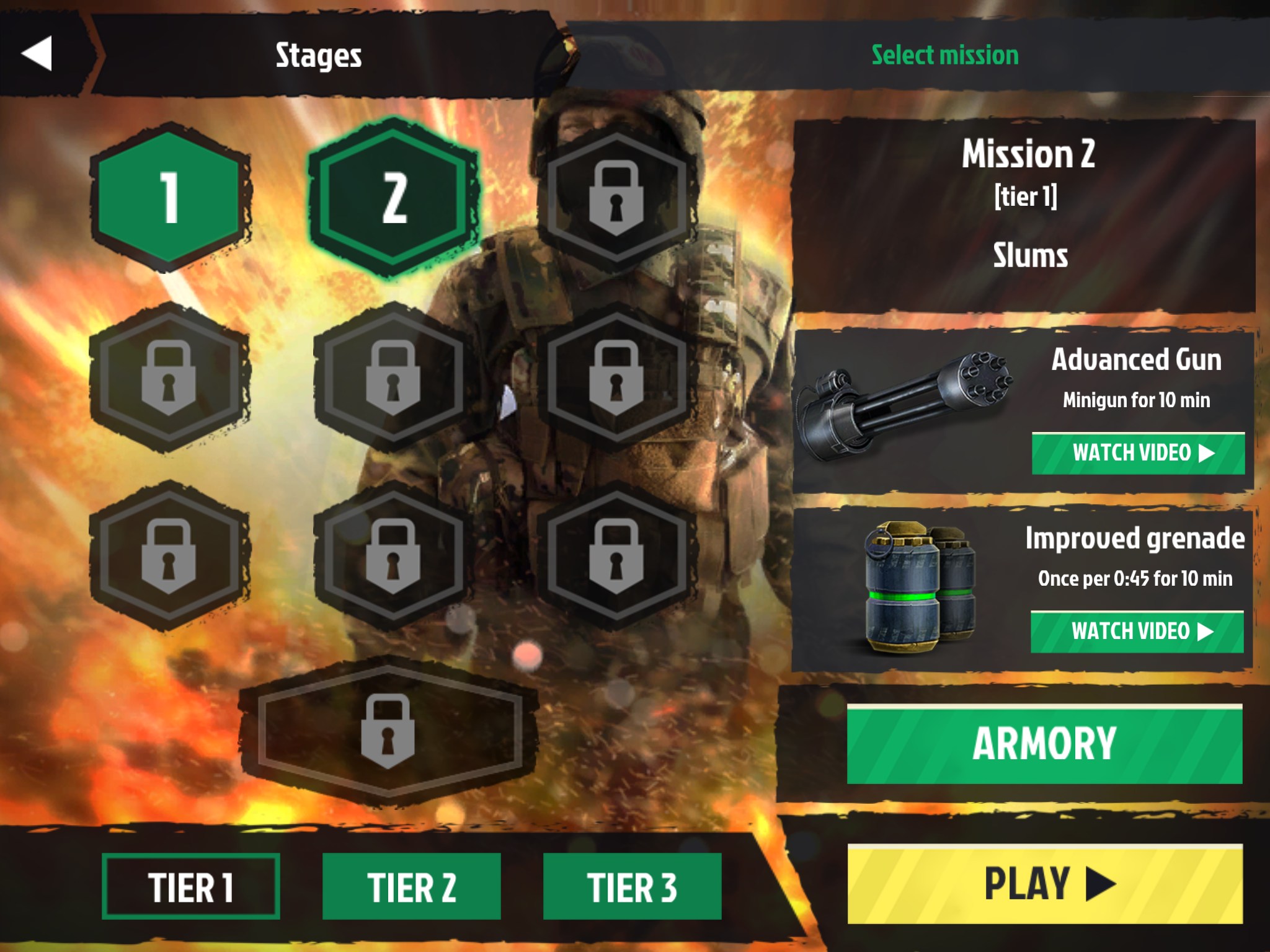Show the Tier 3 stages
Image resolution: width=1270 pixels, height=952 pixels.
click(632, 886)
